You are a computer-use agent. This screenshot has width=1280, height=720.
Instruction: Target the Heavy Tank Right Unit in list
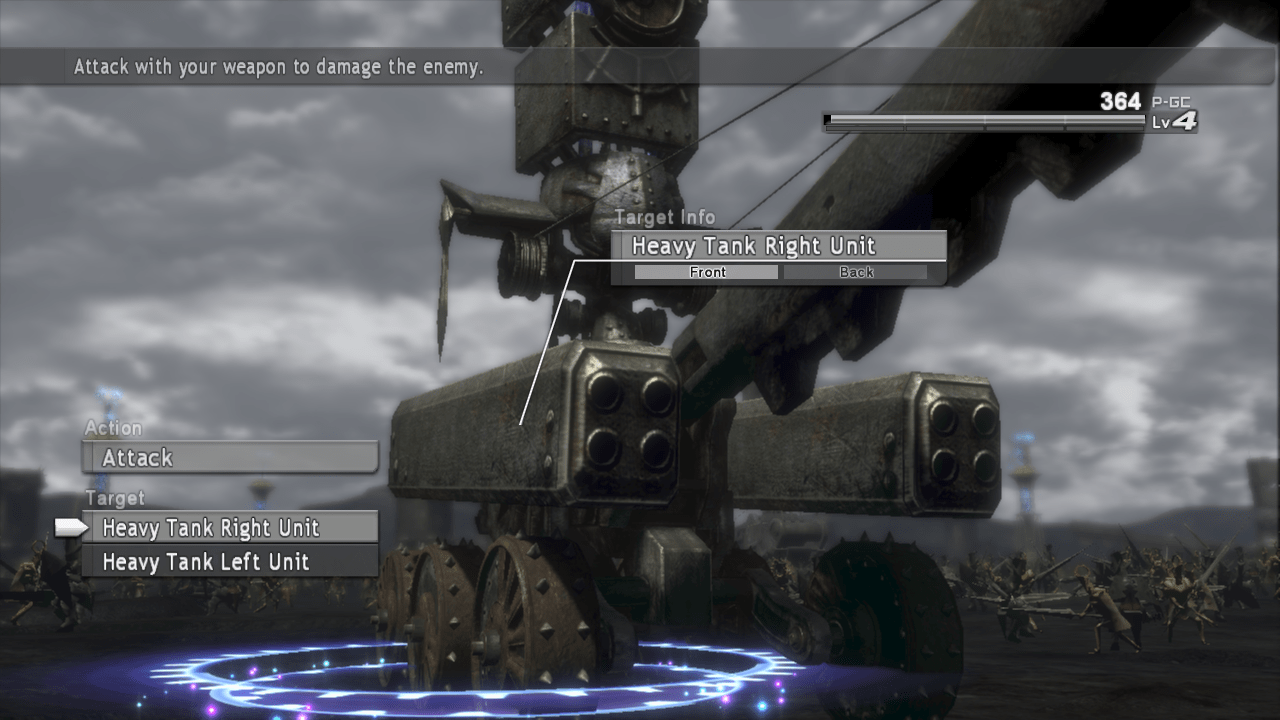pyautogui.click(x=230, y=527)
